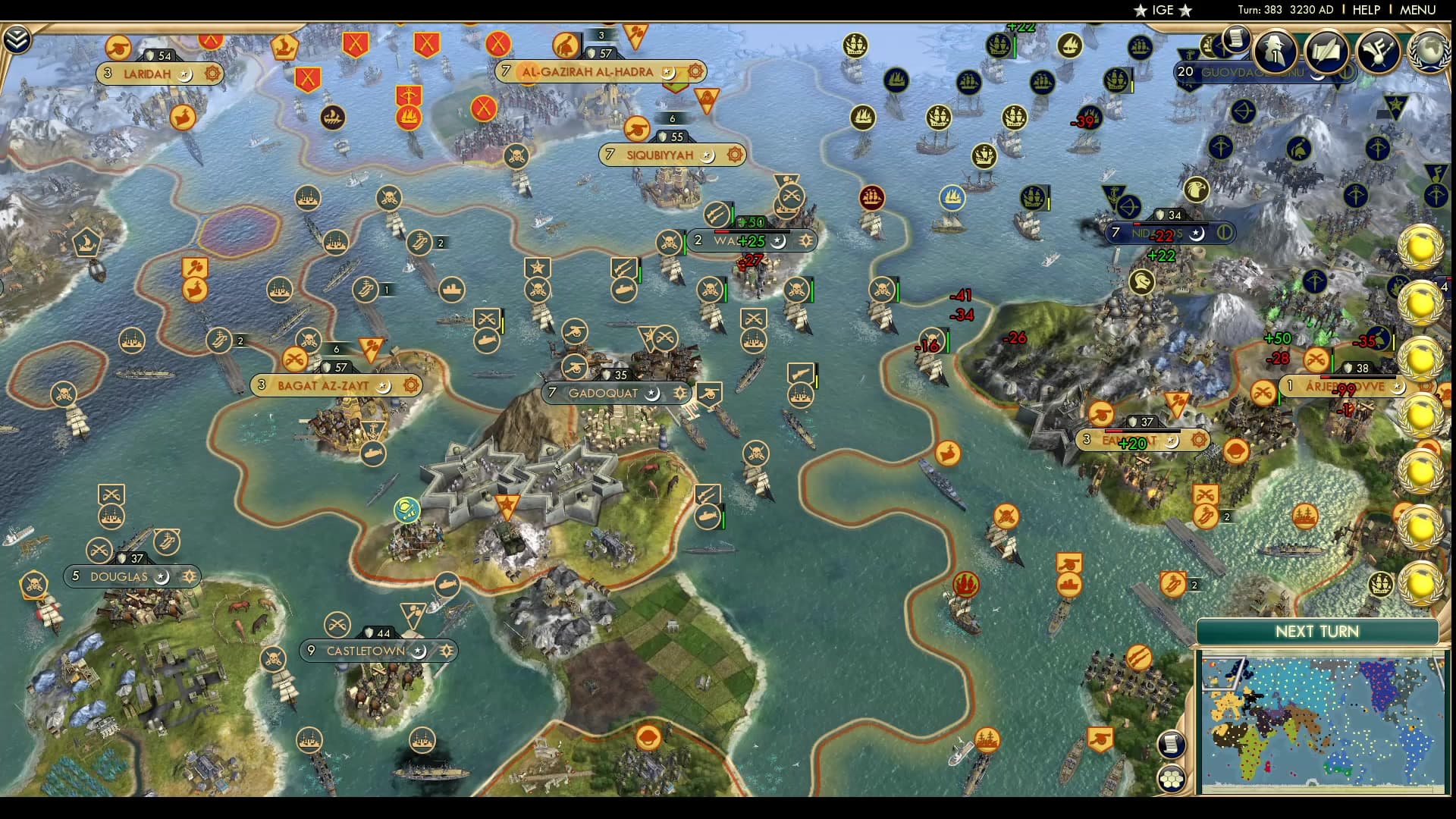The width and height of the screenshot is (1456, 819).
Task: Open the World Congress globe icon
Action: point(1431,50)
